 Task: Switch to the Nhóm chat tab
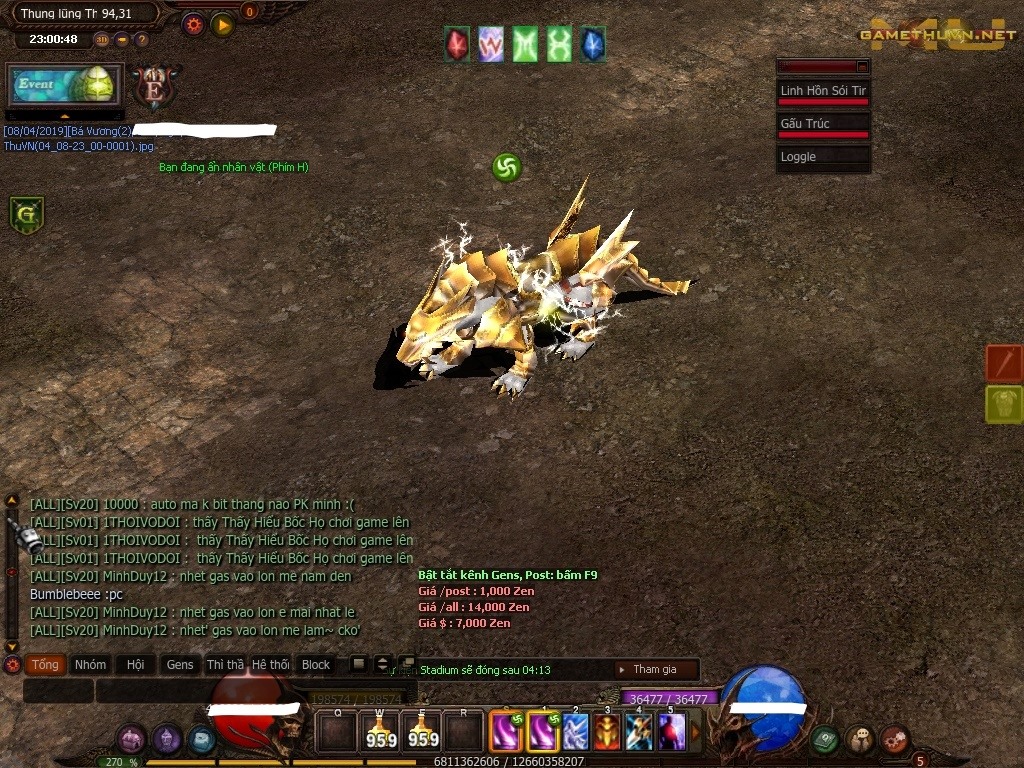click(x=90, y=665)
